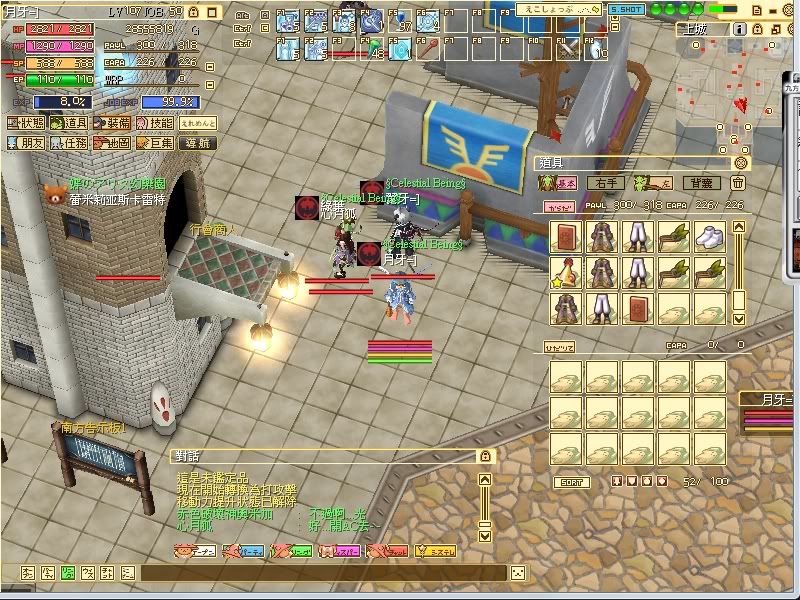Use the crossed swords F11 hotkey slot
The height and width of the screenshot is (600, 800).
(569, 46)
